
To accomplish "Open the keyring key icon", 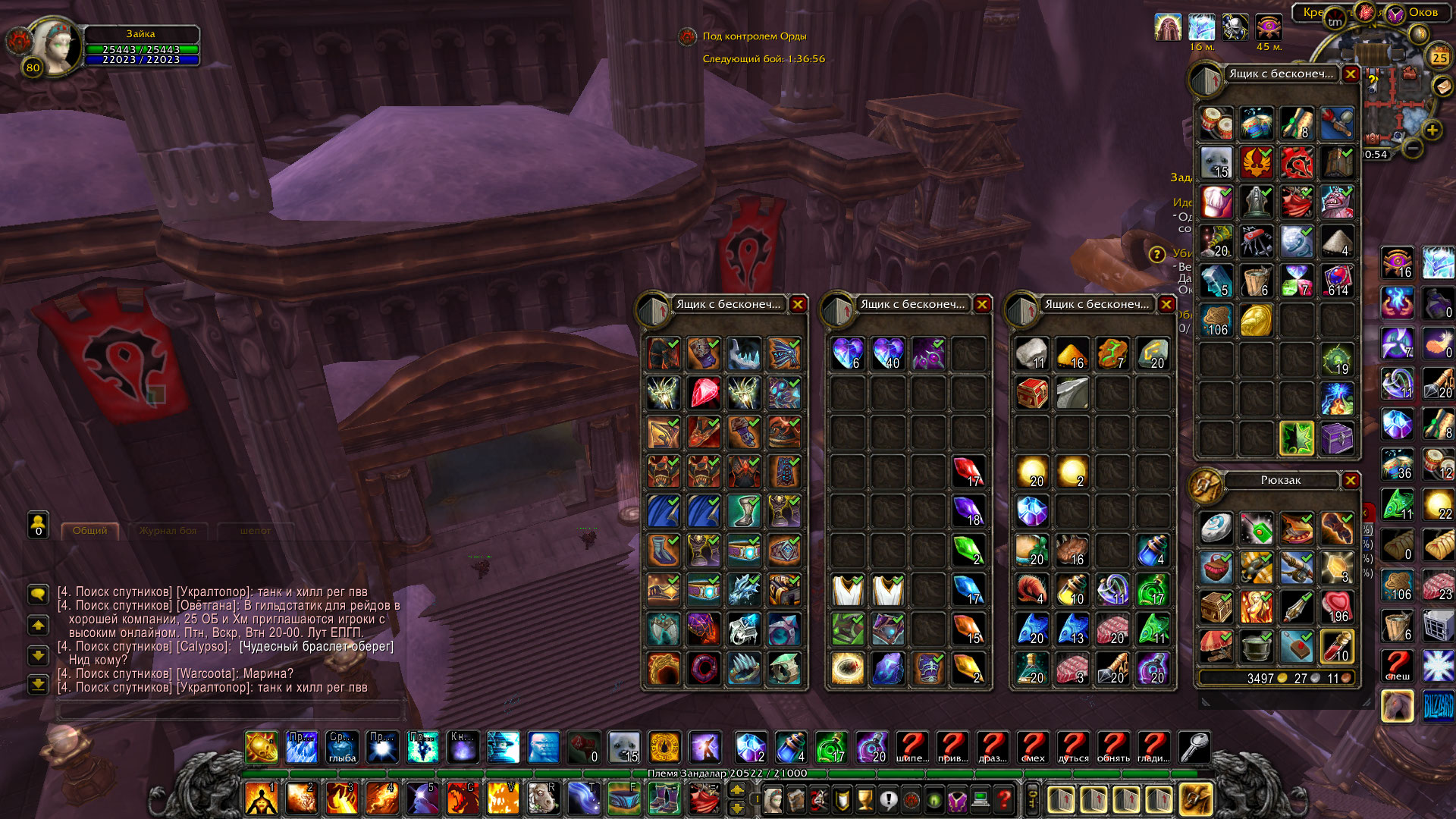I will pyautogui.click(x=1194, y=747).
